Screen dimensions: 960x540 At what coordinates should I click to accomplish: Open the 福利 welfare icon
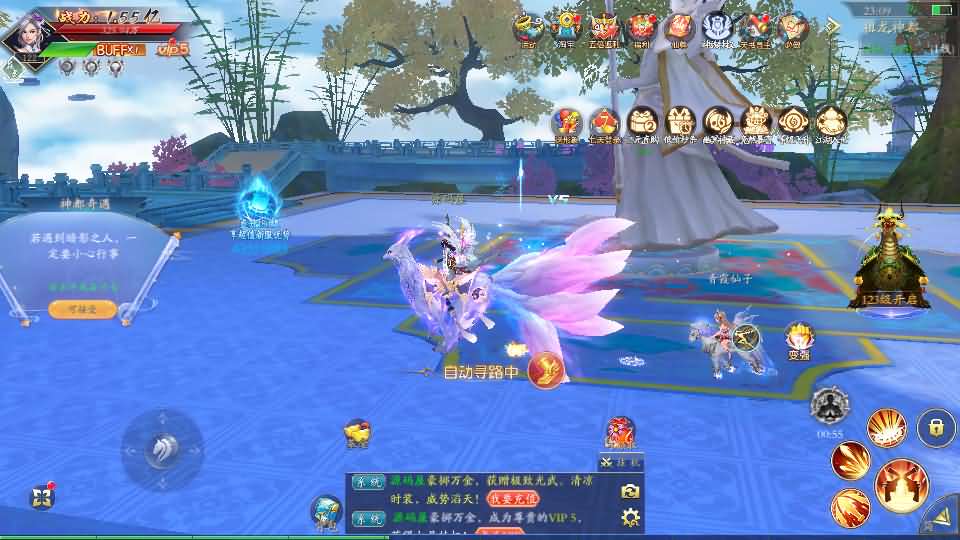click(641, 30)
